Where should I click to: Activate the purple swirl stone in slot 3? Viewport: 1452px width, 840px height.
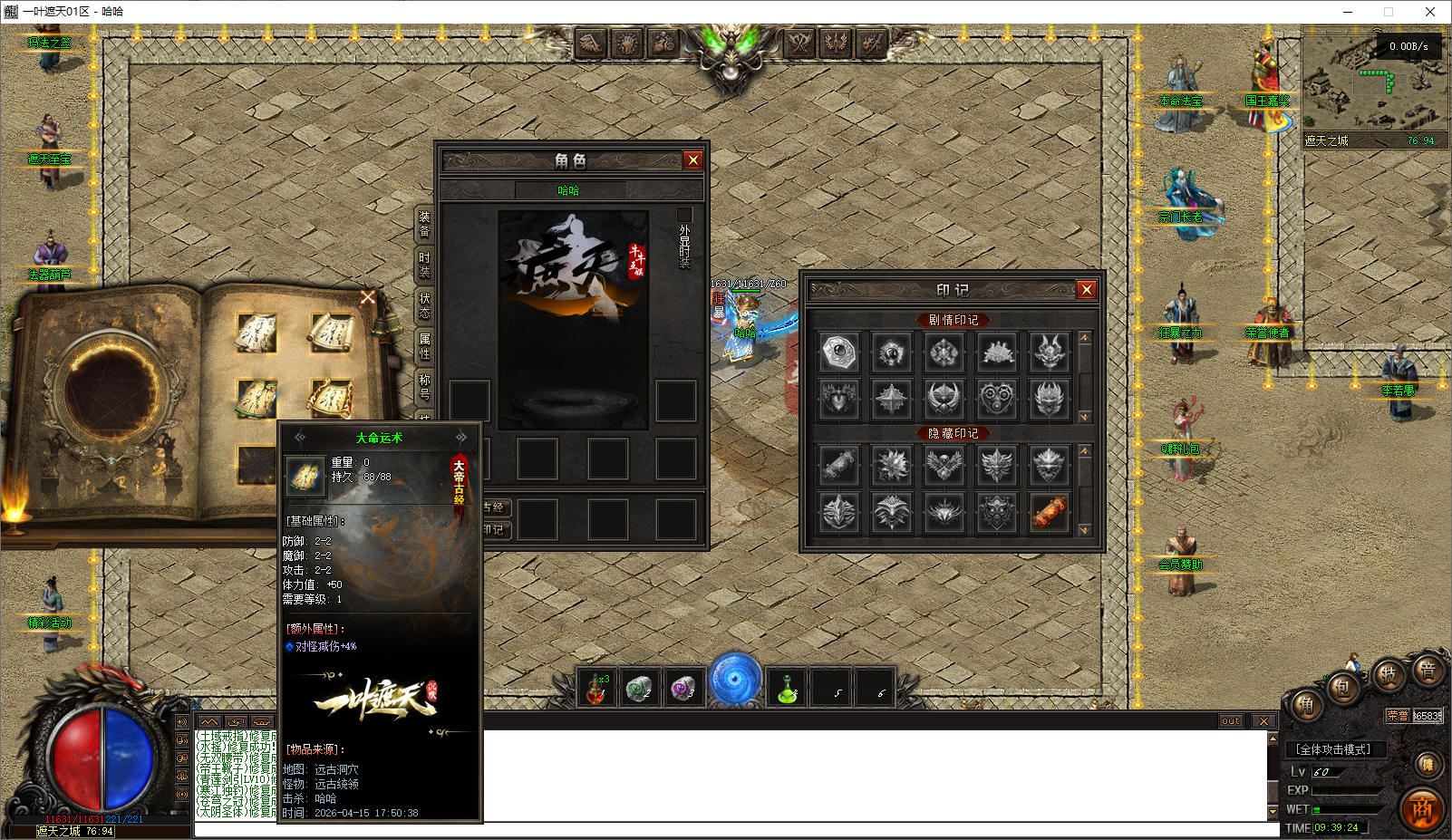point(683,689)
